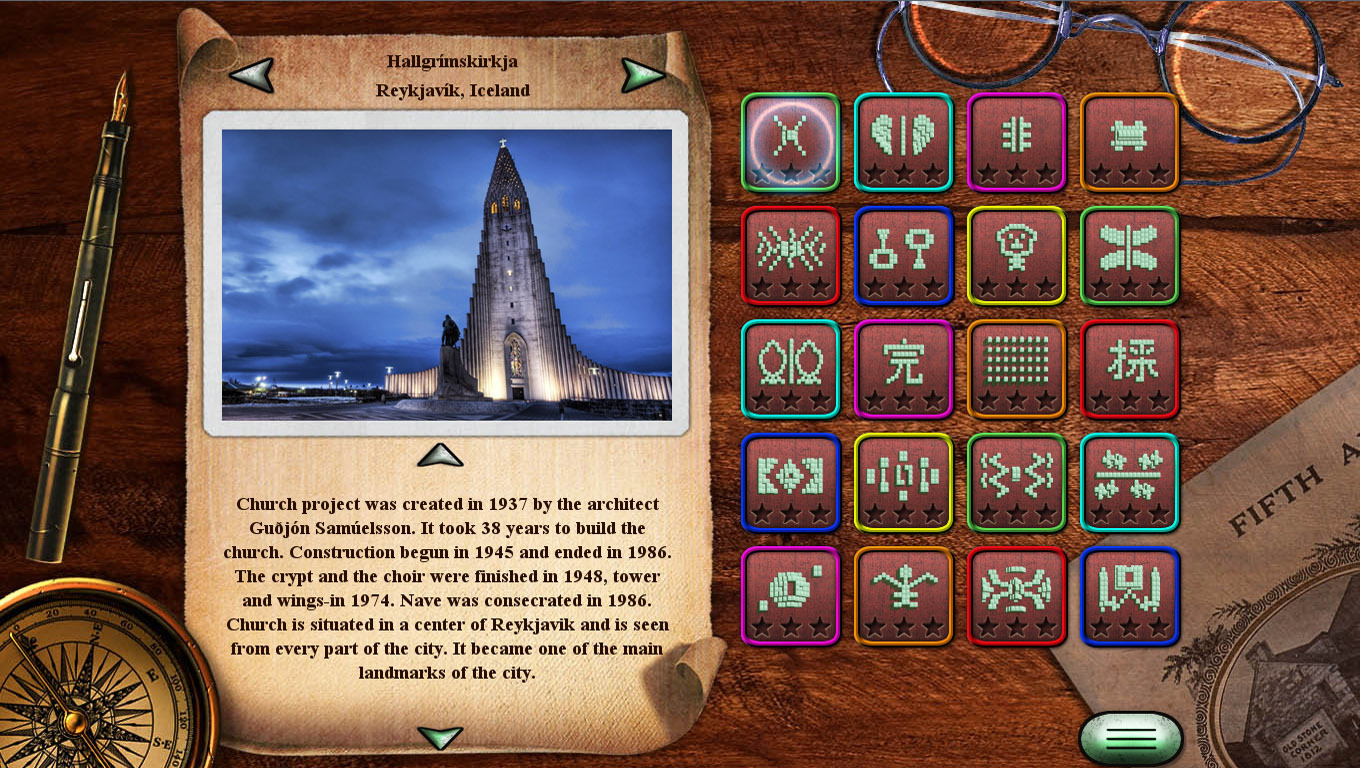View the Hallgrímskirkja church photo
1360x768 pixels.
[x=446, y=274]
